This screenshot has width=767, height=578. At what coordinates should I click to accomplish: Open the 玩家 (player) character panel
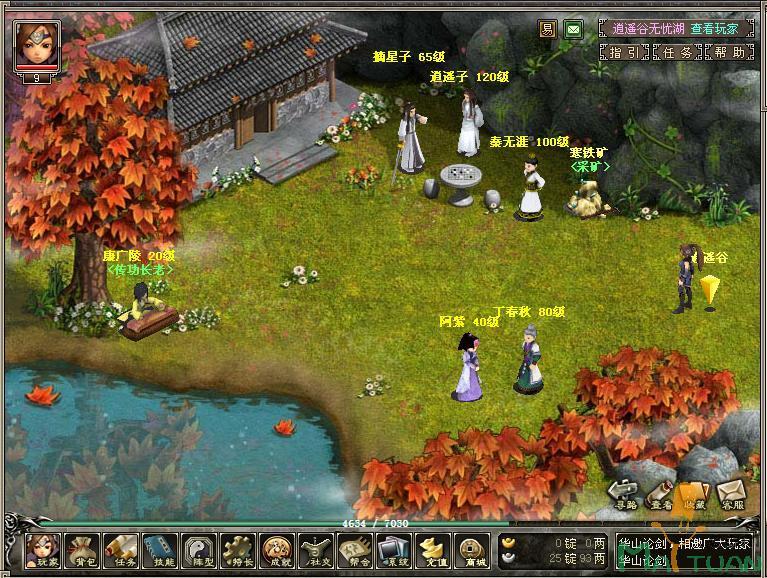(41, 550)
